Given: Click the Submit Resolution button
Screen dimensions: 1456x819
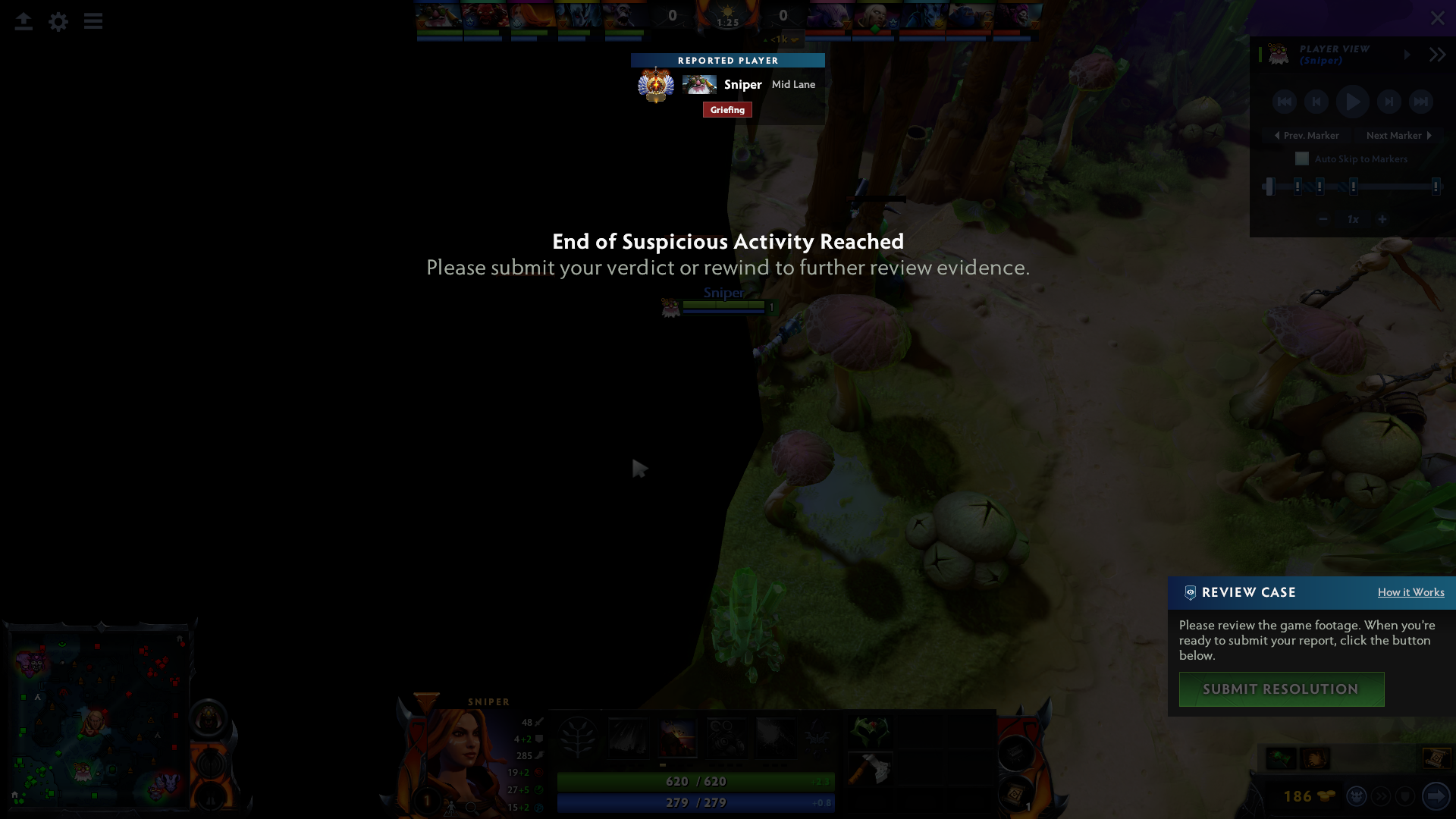Looking at the screenshot, I should pos(1281,689).
